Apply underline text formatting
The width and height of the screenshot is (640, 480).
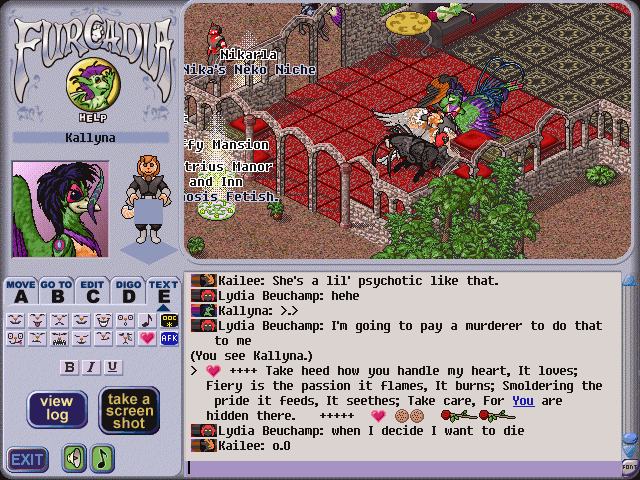pos(112,367)
